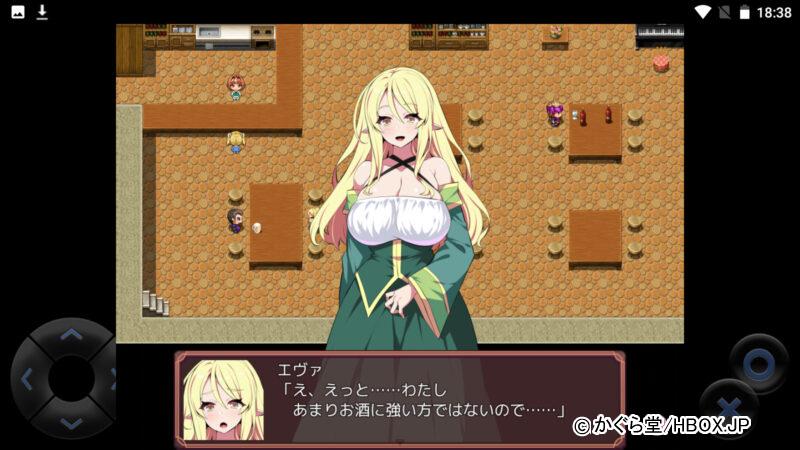The height and width of the screenshot is (450, 800).
Task: Tap the virtual D-pad down arrow
Action: [70, 423]
